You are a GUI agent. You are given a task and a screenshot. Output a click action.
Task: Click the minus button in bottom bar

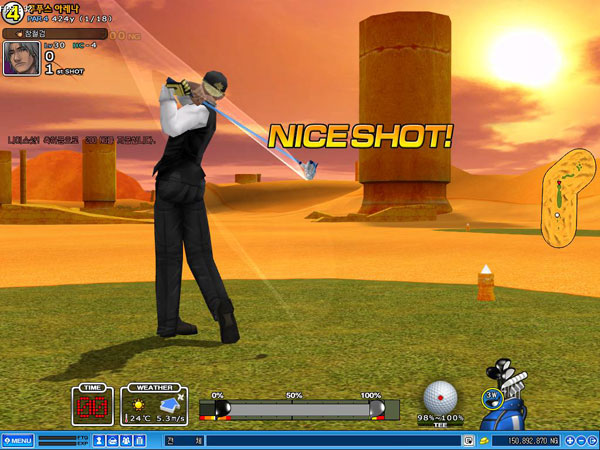581,440
